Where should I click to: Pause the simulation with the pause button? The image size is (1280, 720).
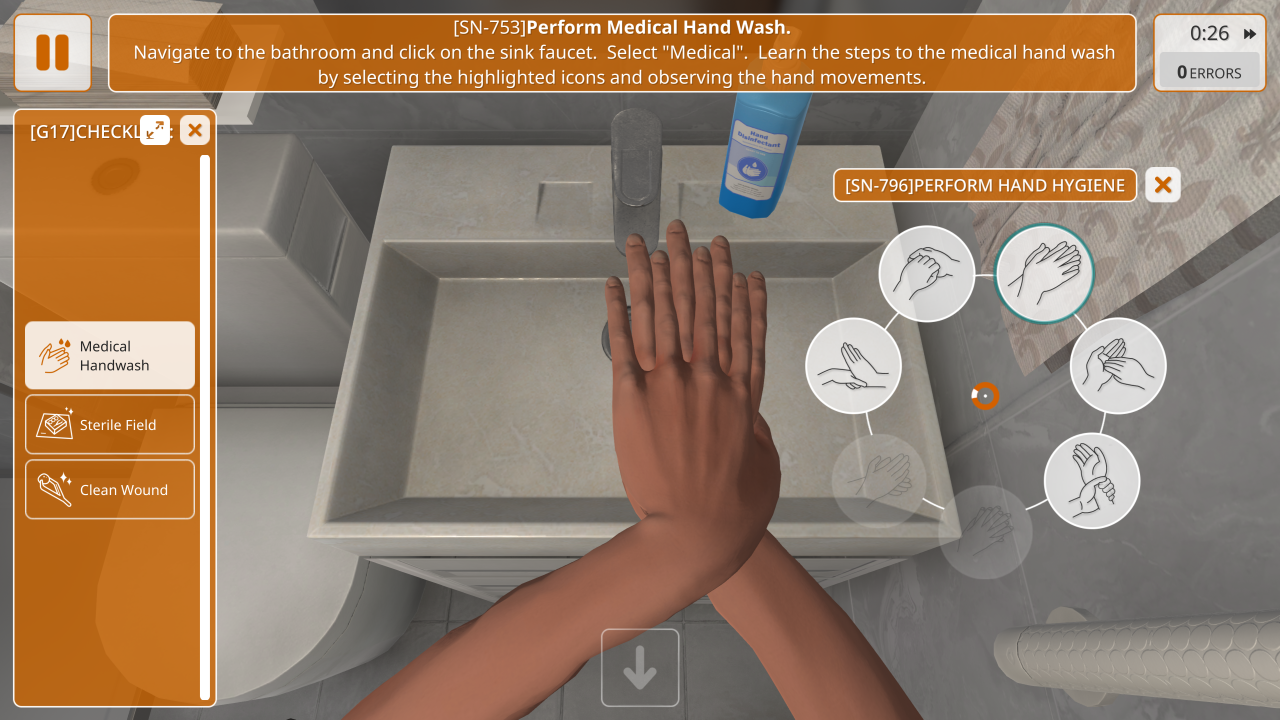pyautogui.click(x=53, y=53)
